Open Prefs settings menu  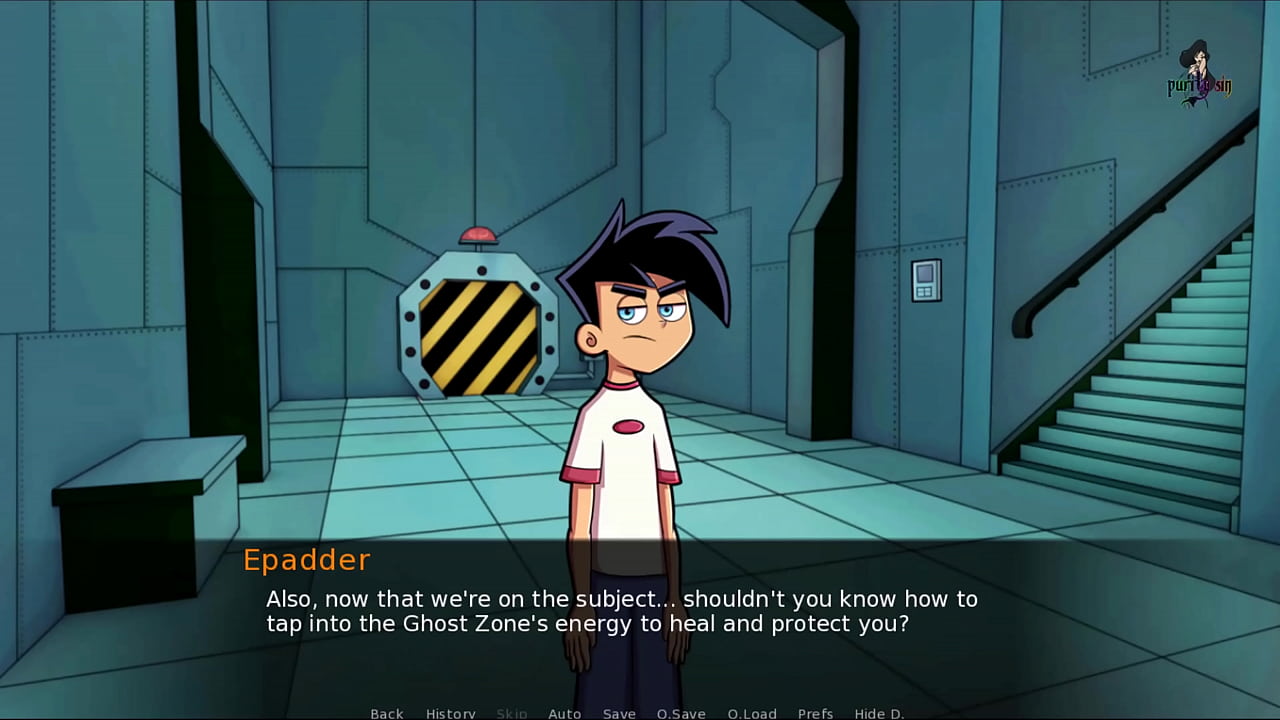[816, 713]
